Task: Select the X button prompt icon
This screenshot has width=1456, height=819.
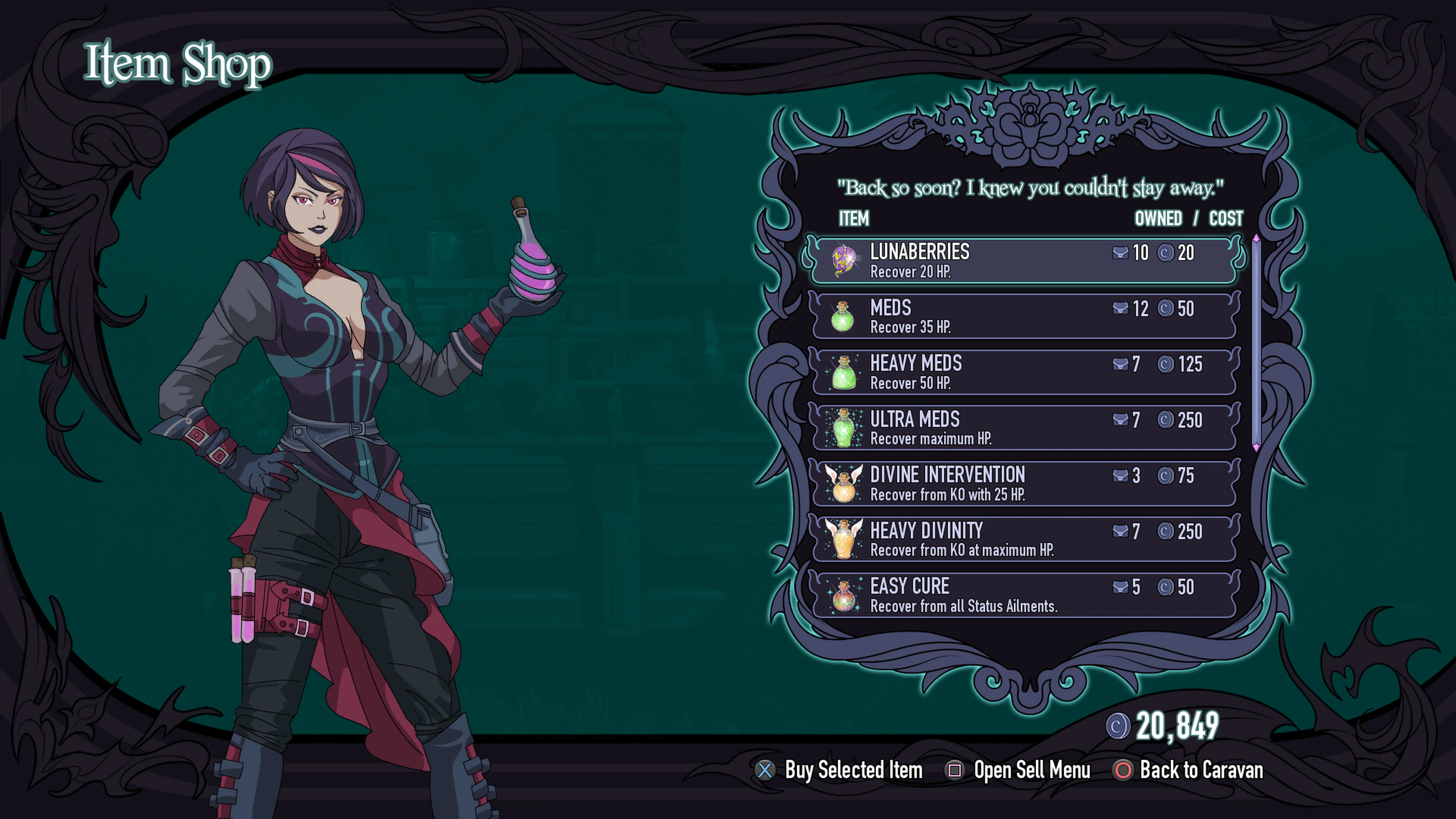Action: pyautogui.click(x=765, y=770)
